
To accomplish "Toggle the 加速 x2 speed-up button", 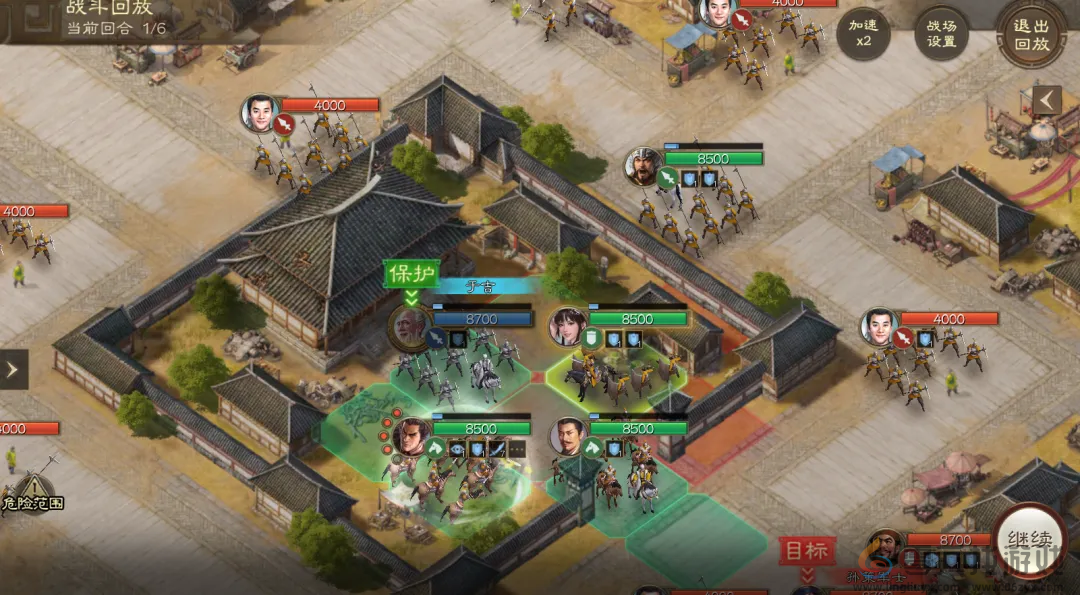I will point(864,34).
